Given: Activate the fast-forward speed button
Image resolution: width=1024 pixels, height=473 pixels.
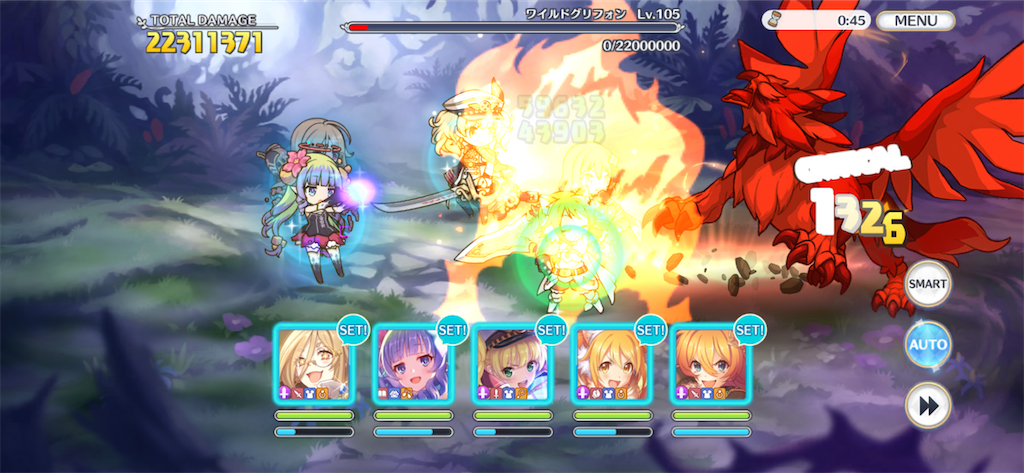Looking at the screenshot, I should 927,407.
